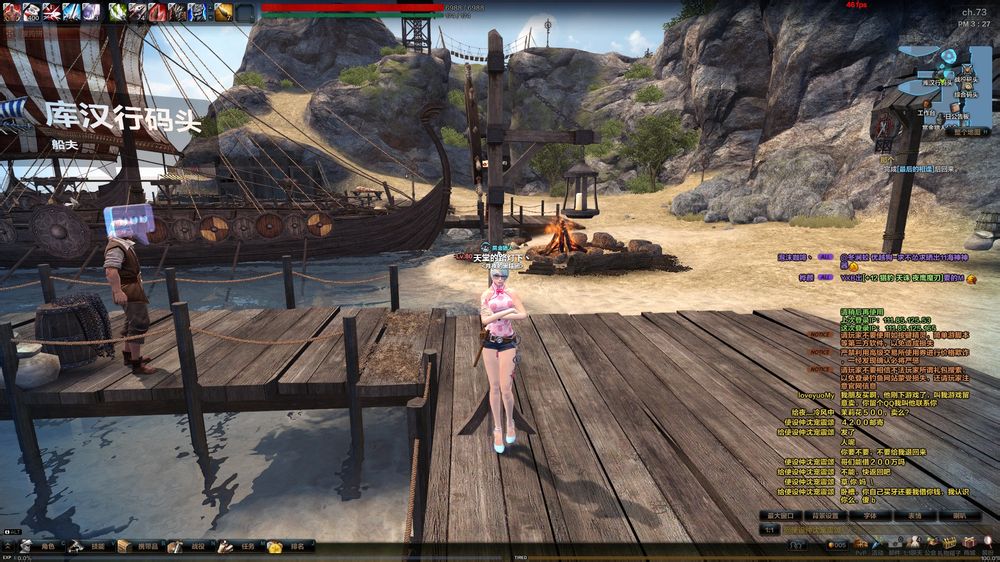Open the 商城 gift box shop
Screen dimensions: 1000x562
pyautogui.click(x=968, y=544)
